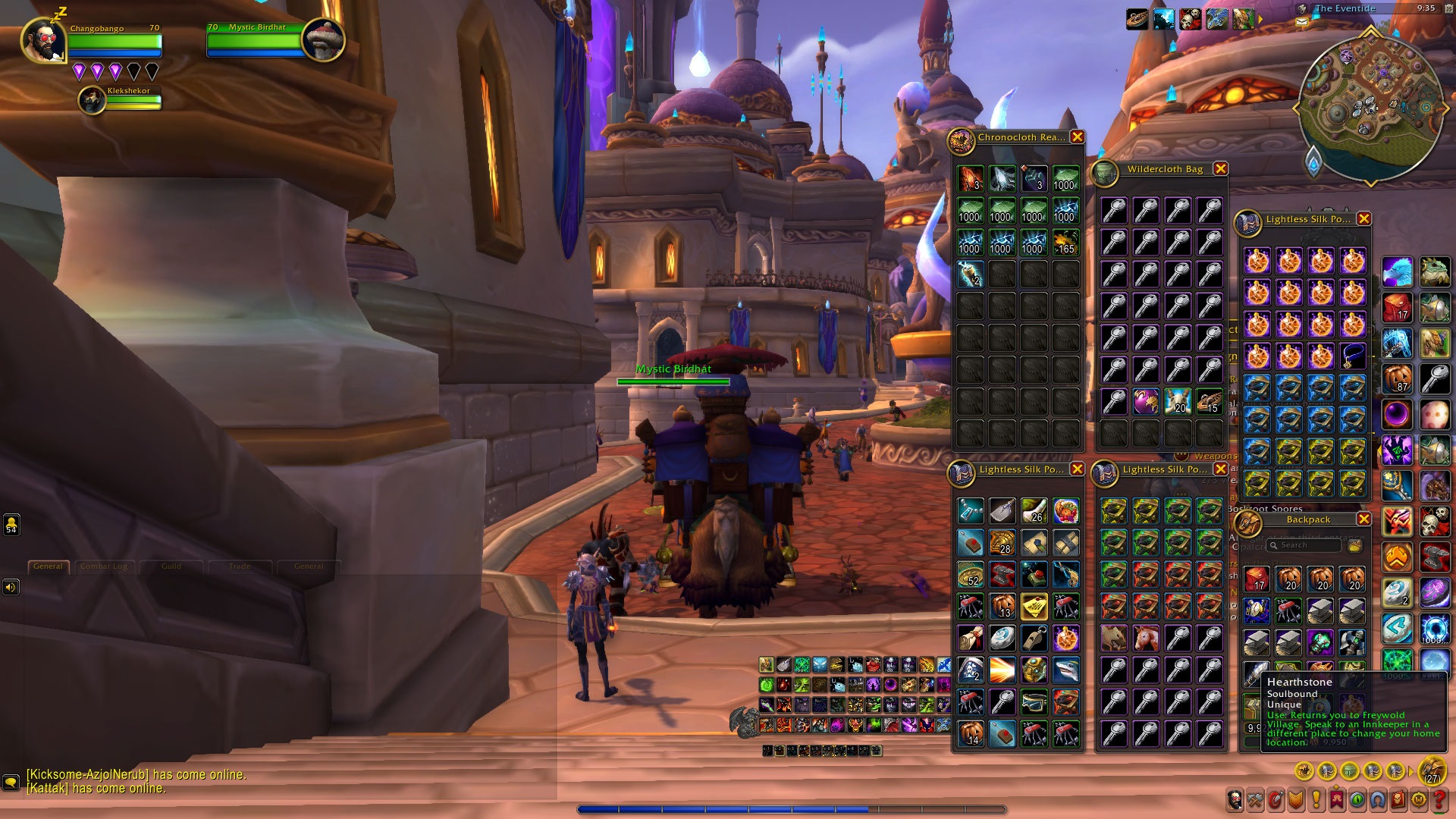The height and width of the screenshot is (819, 1456).
Task: Open the Trade chat tab
Action: point(240,566)
